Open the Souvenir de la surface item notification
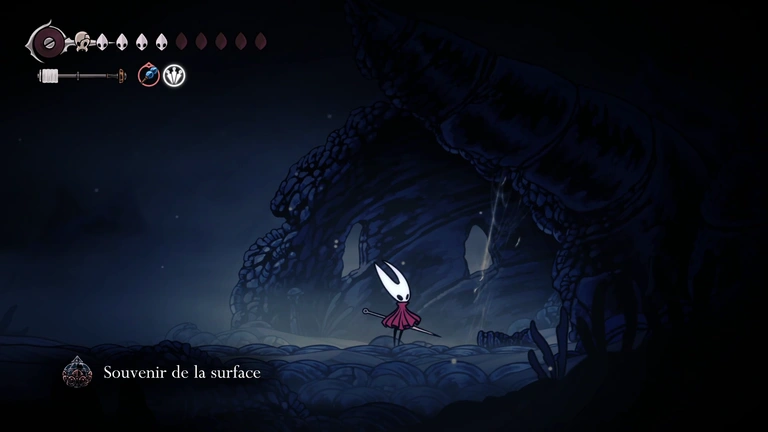 click(x=181, y=372)
